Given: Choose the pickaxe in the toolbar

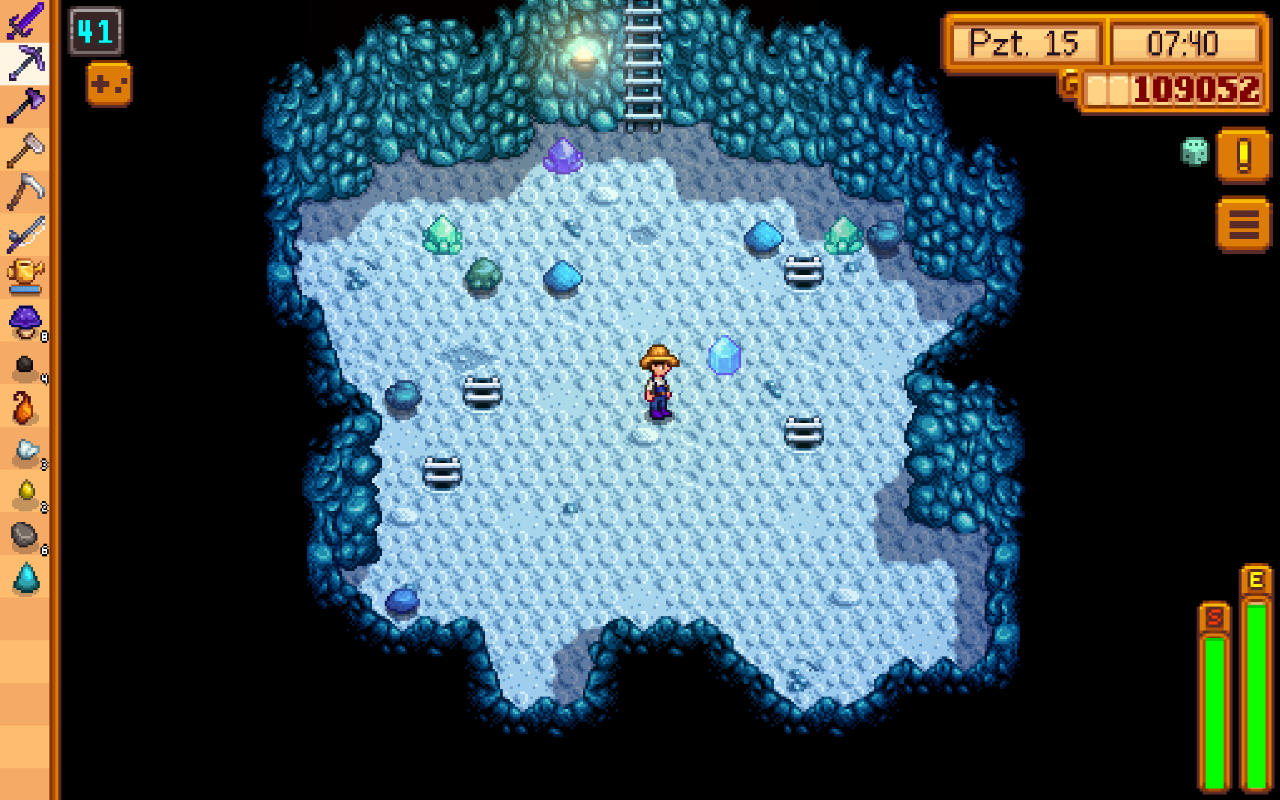Looking at the screenshot, I should [x=26, y=63].
